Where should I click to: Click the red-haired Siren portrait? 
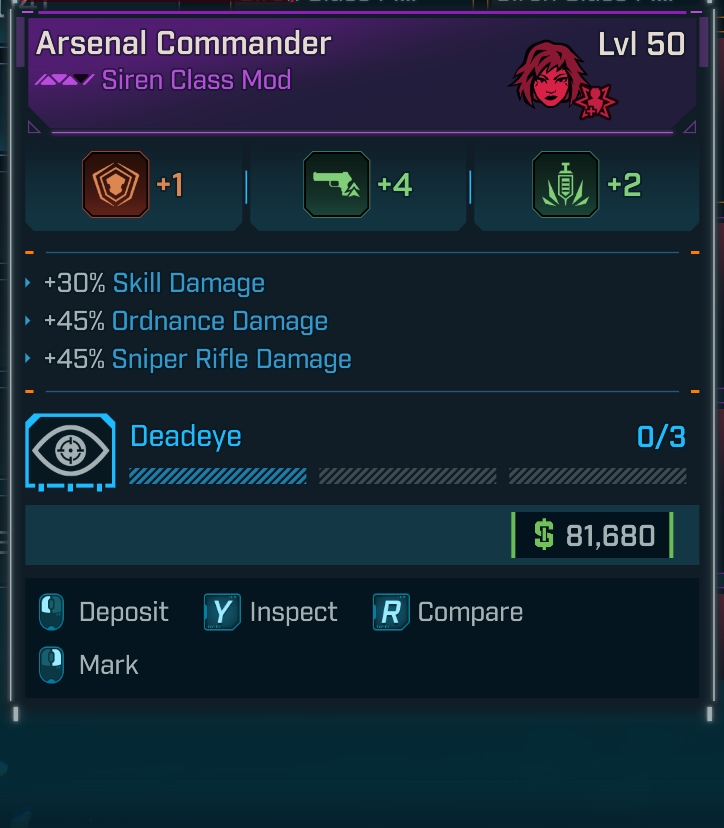549,74
